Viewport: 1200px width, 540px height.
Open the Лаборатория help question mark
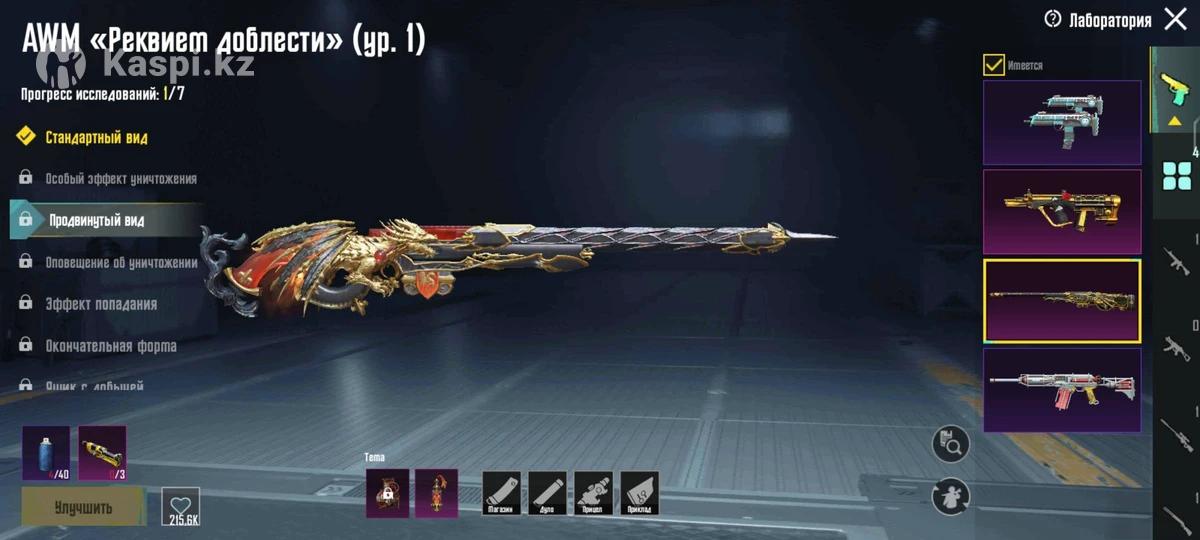click(x=1052, y=19)
